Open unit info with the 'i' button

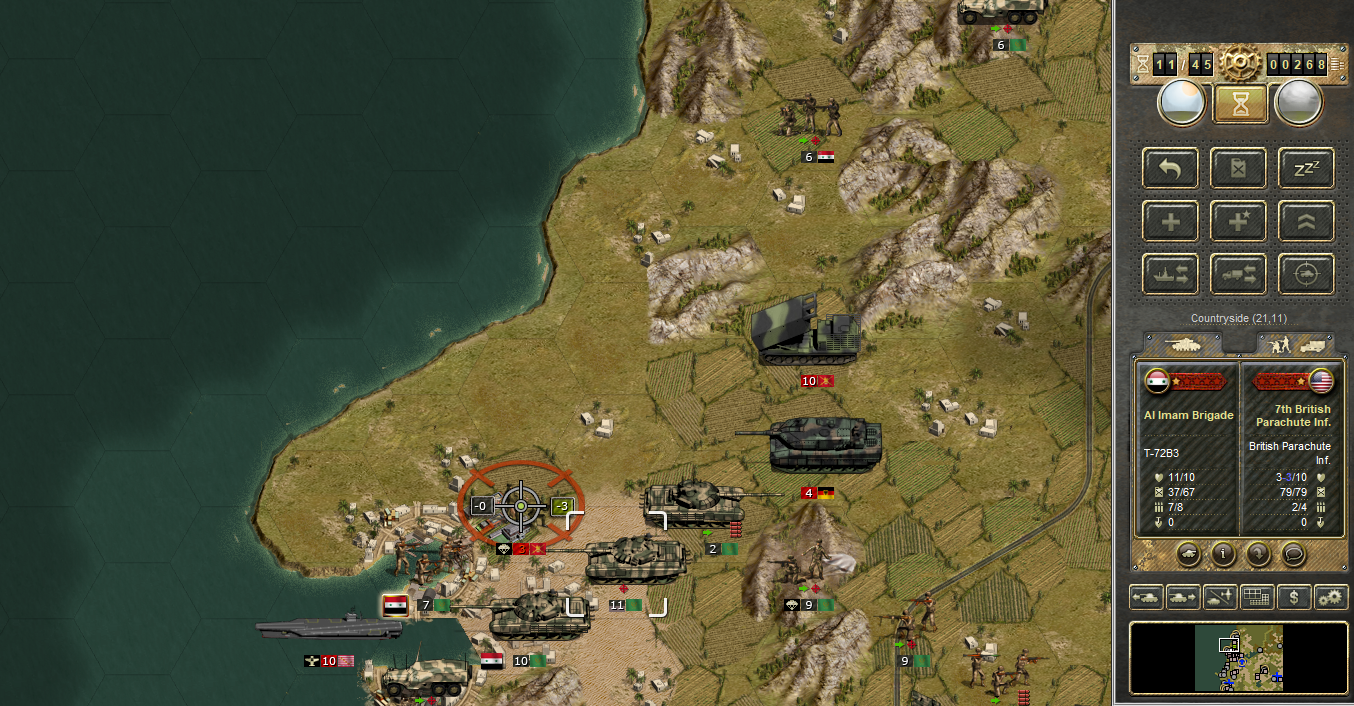tap(1221, 552)
